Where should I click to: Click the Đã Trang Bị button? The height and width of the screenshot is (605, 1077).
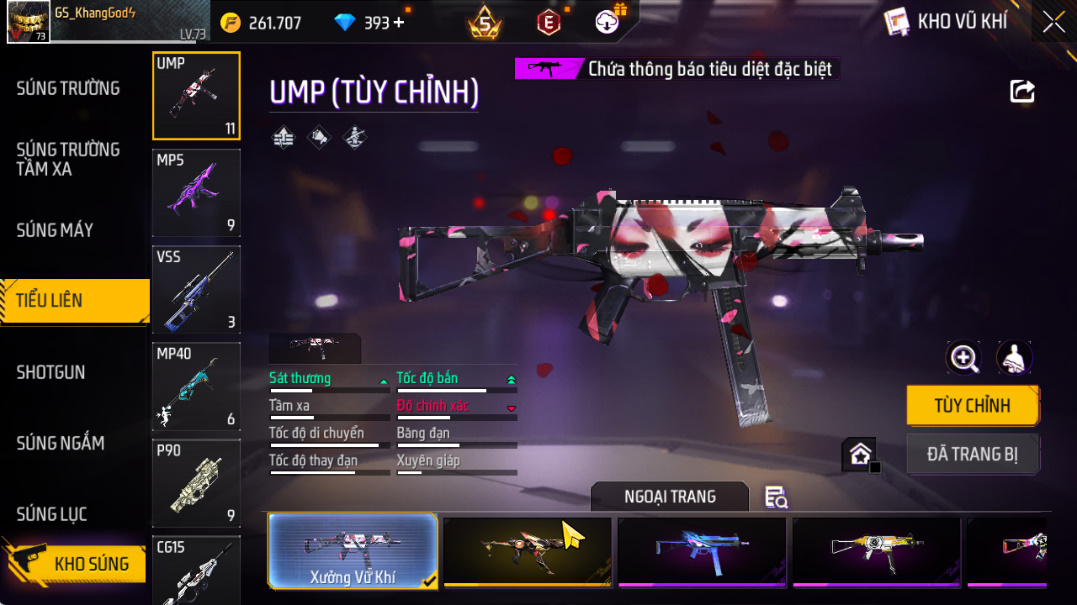point(972,454)
